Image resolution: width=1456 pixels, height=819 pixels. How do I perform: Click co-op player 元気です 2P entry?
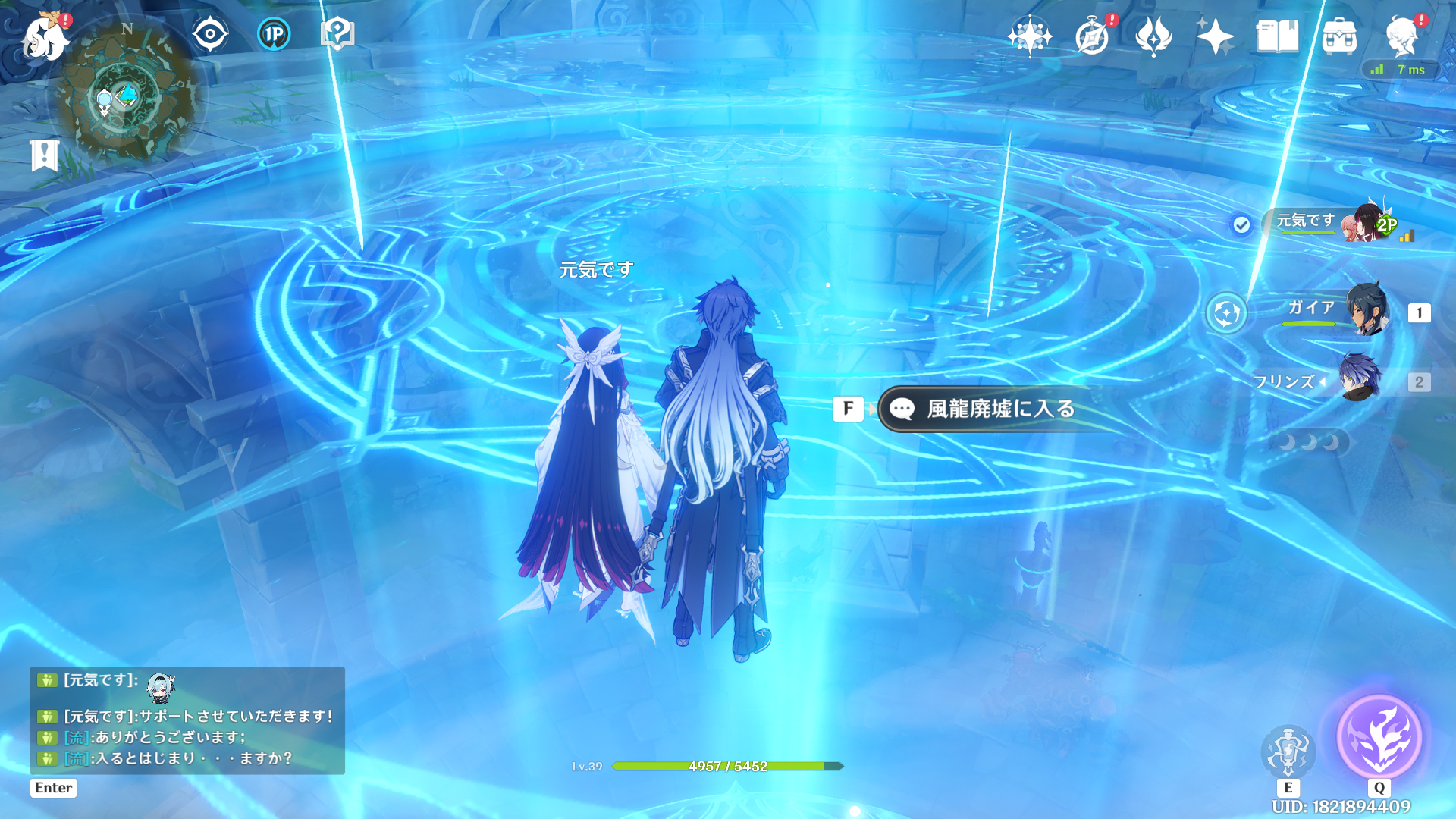1335,223
